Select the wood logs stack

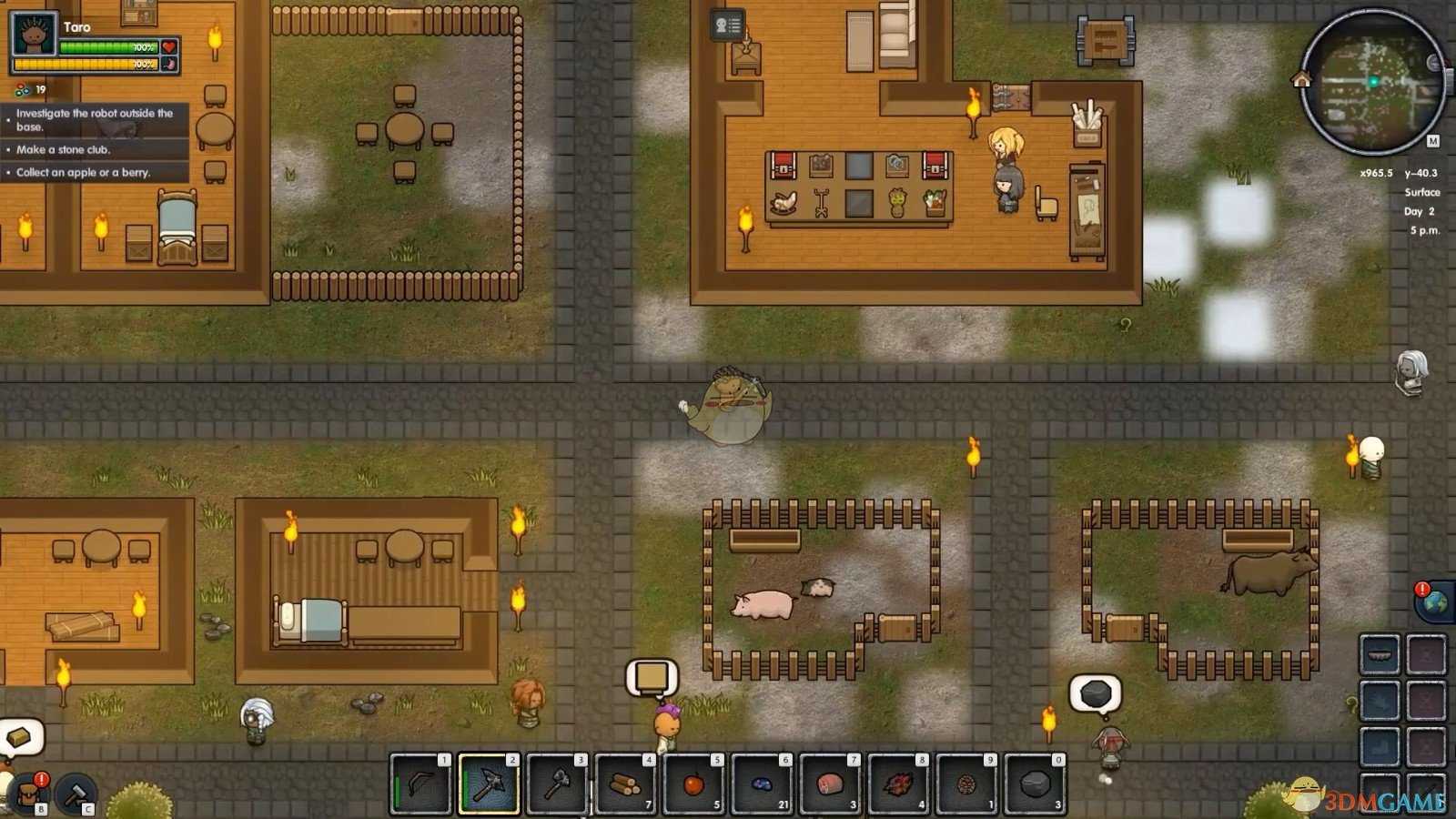pos(625,784)
